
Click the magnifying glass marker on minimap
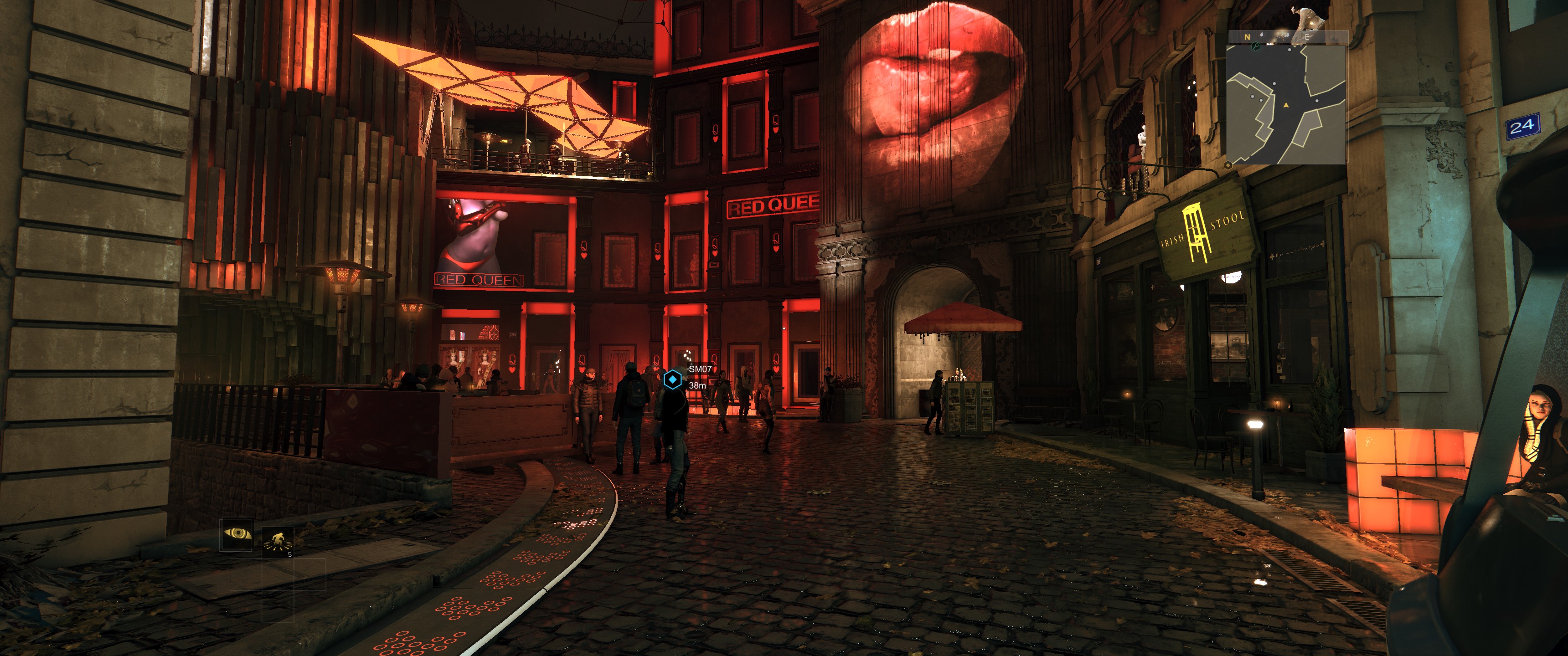1255,47
